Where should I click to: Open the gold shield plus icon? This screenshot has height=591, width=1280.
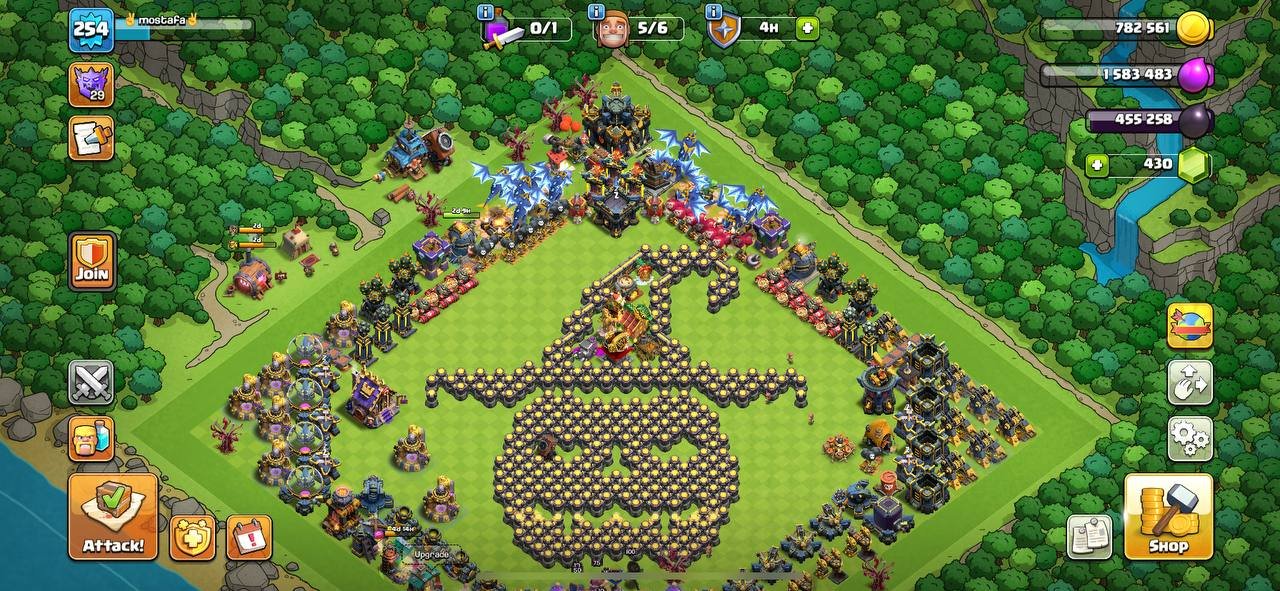(192, 538)
